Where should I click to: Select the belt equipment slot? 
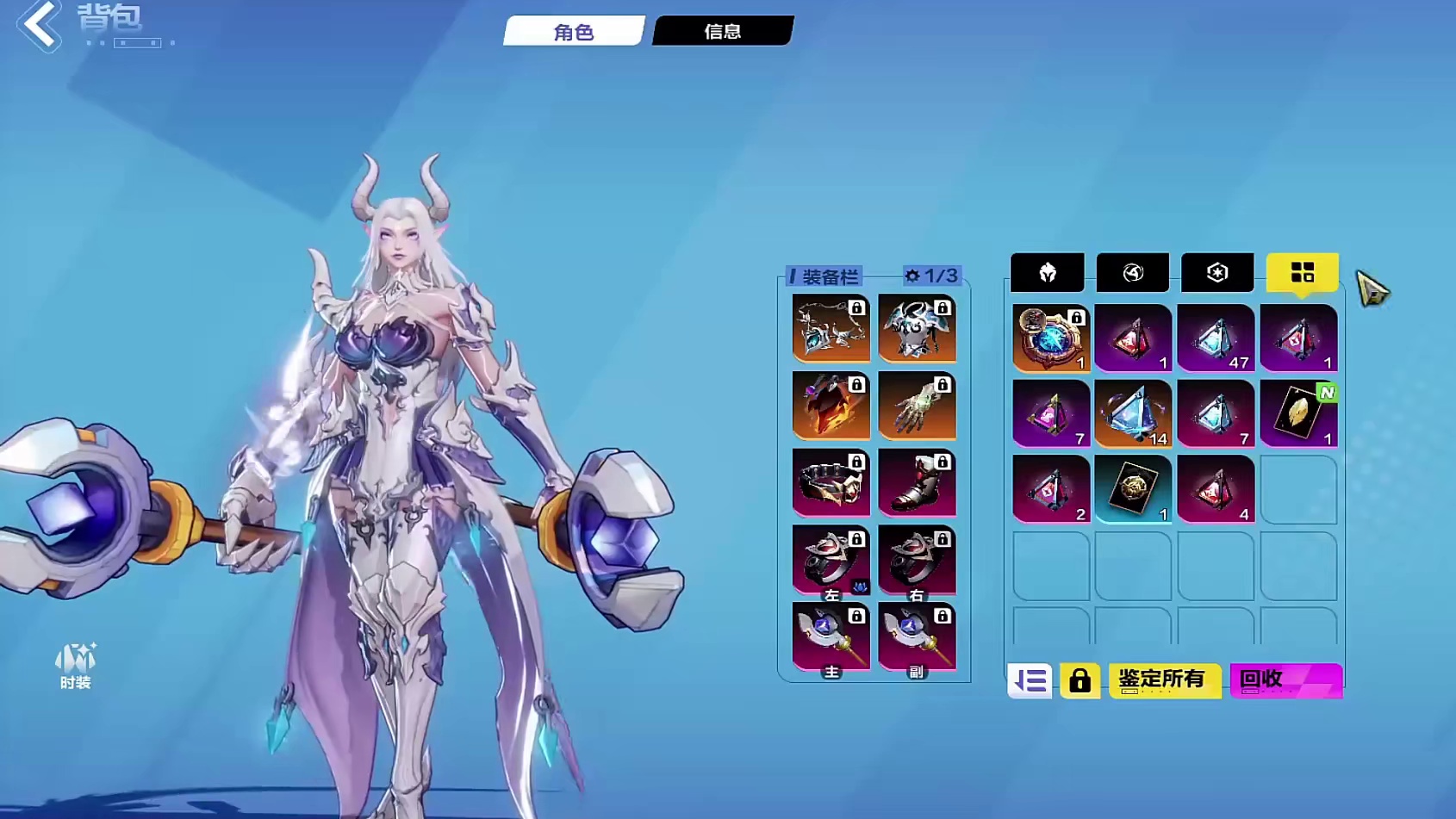[831, 482]
